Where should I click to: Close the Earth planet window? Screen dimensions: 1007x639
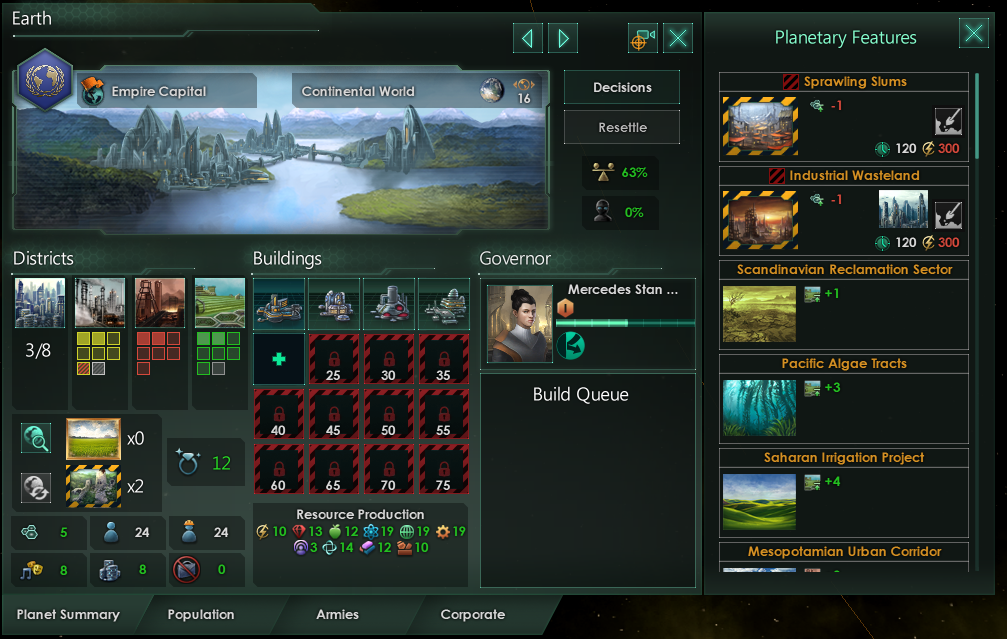pyautogui.click(x=678, y=38)
